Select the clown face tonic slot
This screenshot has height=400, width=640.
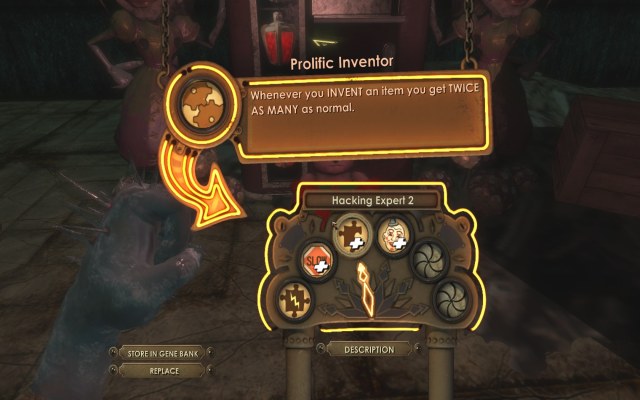(394, 238)
